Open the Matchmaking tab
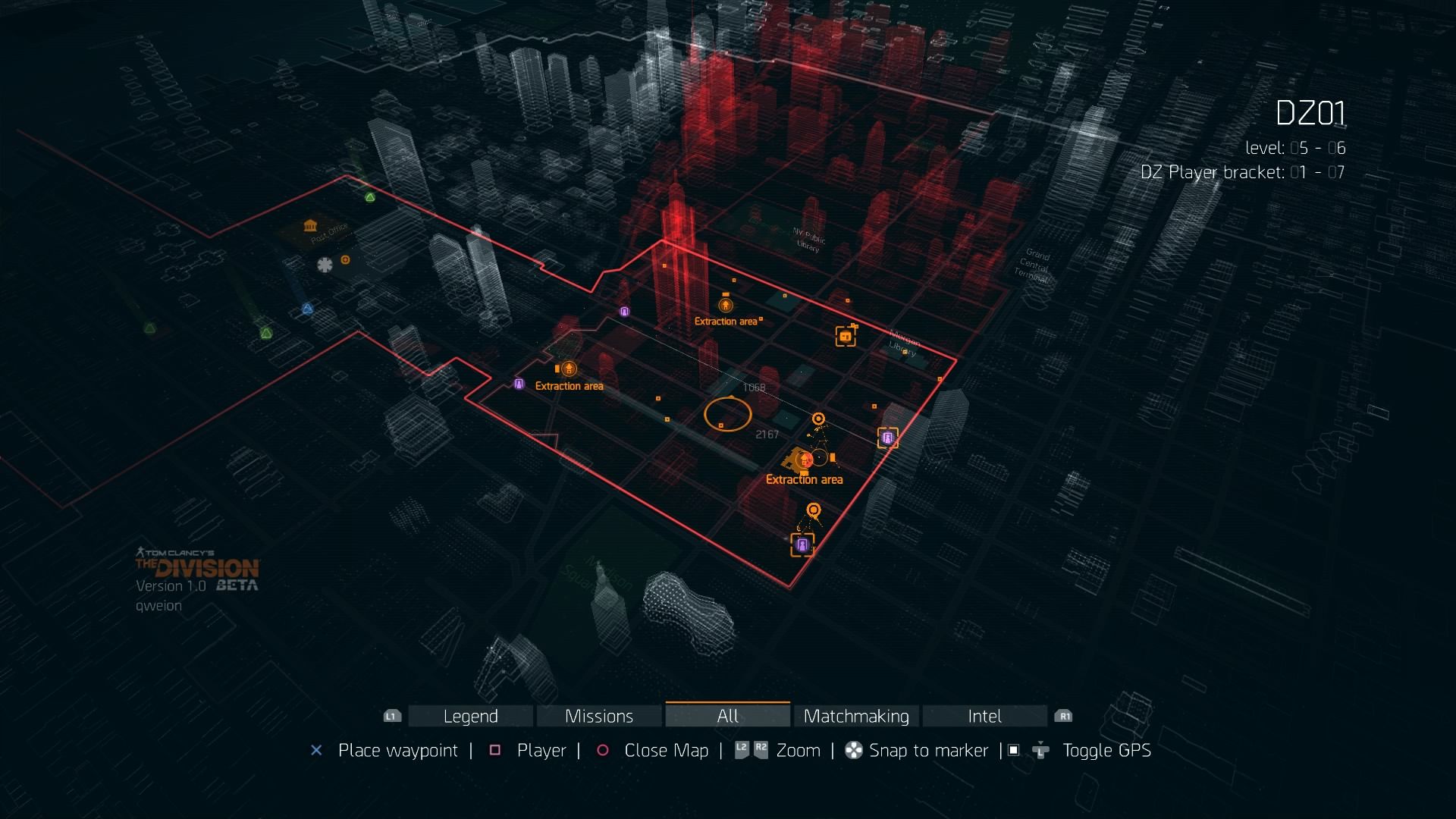1456x819 pixels. (856, 716)
